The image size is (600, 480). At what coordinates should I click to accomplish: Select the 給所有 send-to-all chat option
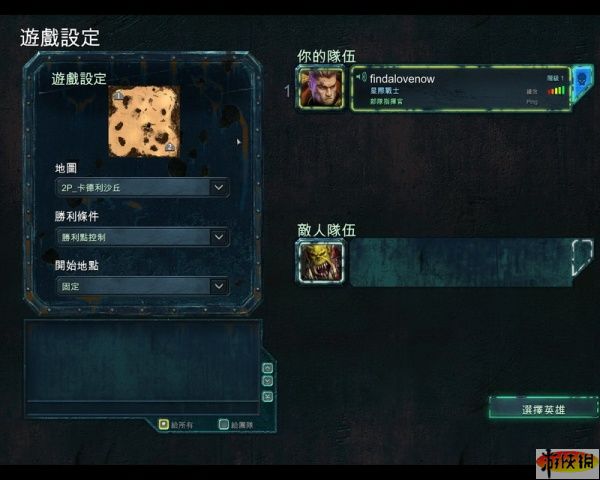point(164,424)
